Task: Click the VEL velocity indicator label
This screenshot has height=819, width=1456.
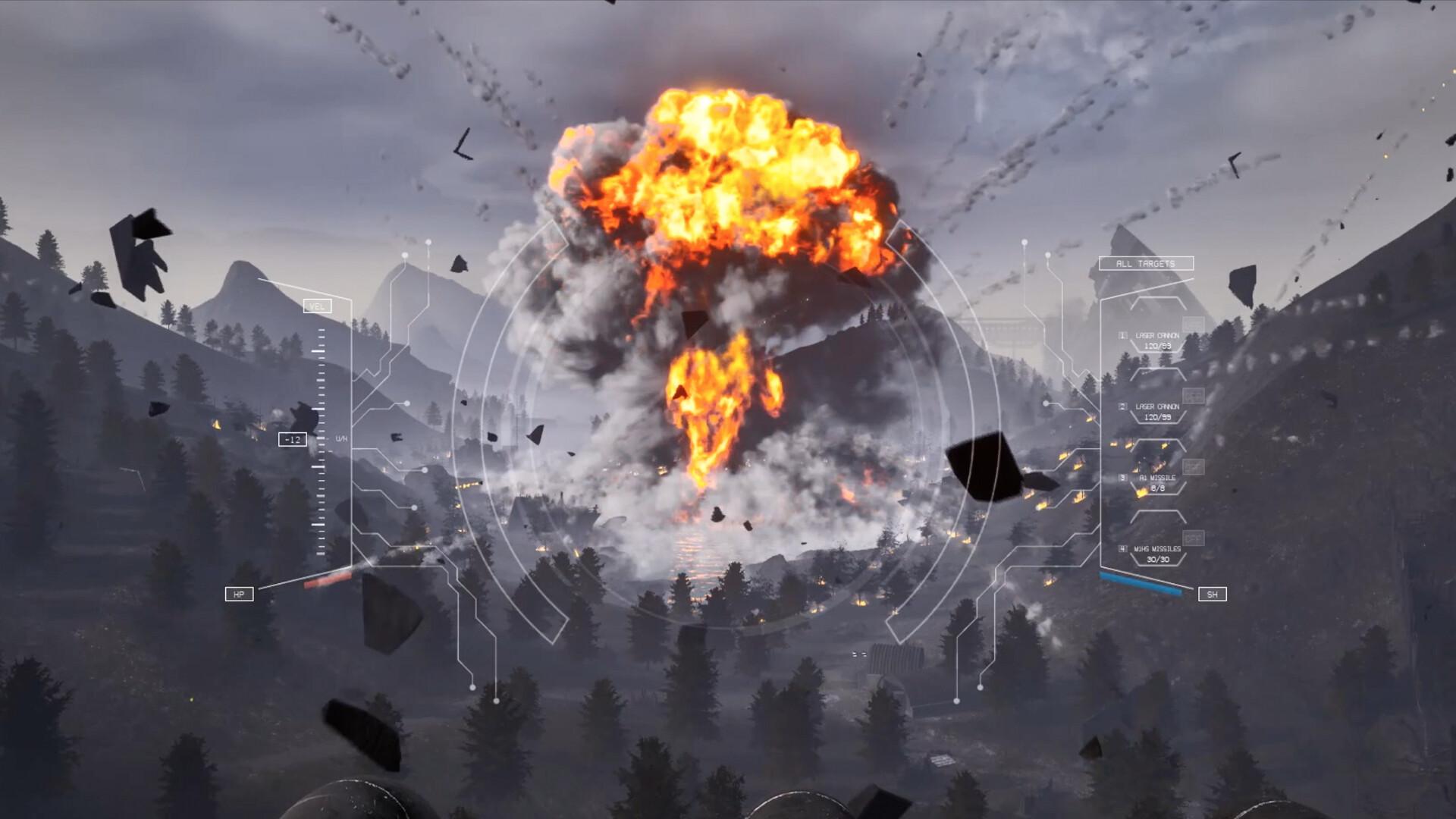Action: (317, 306)
